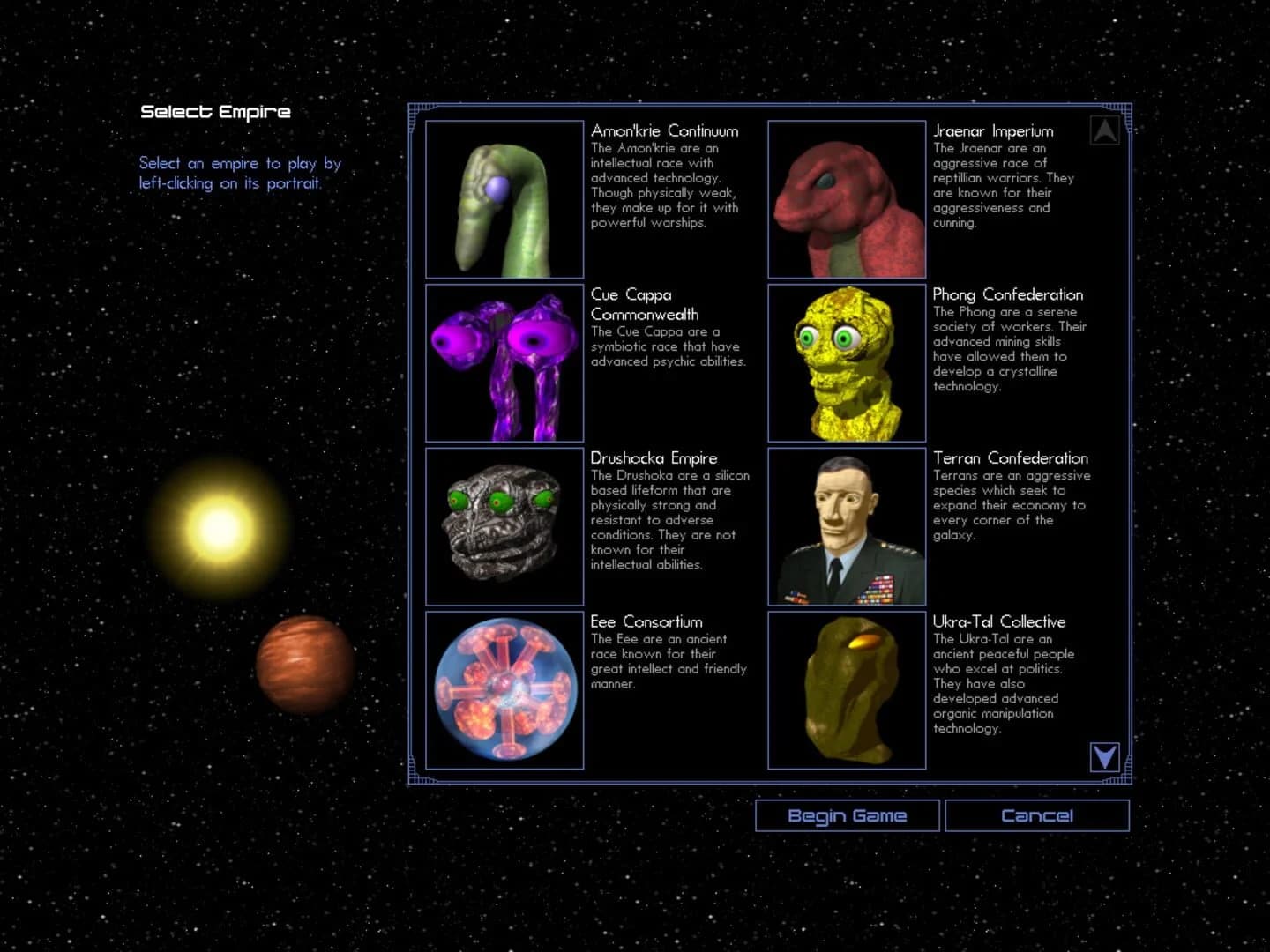Image resolution: width=1270 pixels, height=952 pixels.
Task: Click the Terran Confederation title text
Action: point(1011,458)
